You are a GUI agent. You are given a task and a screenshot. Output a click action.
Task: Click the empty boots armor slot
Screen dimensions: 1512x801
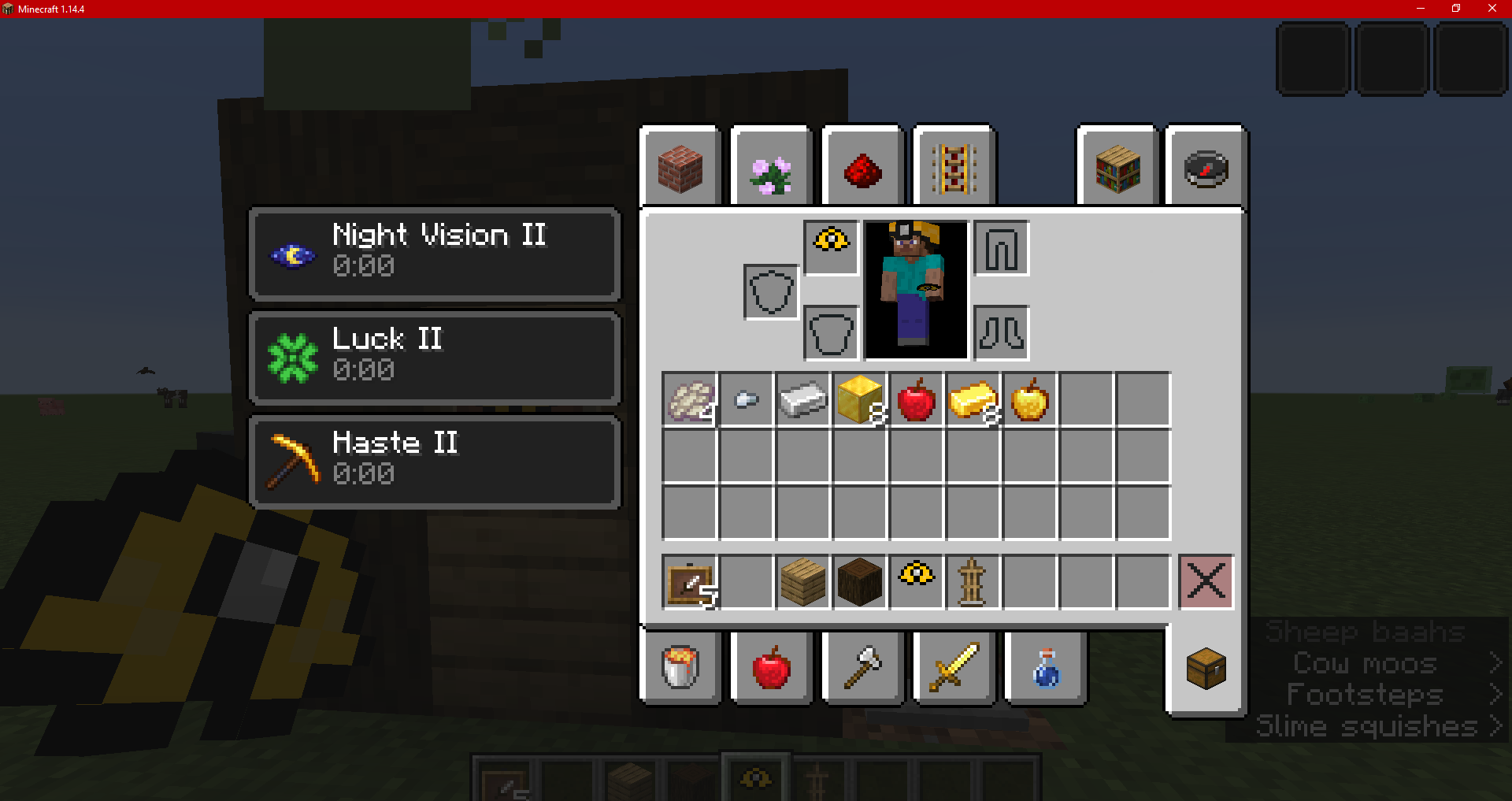click(x=1001, y=334)
